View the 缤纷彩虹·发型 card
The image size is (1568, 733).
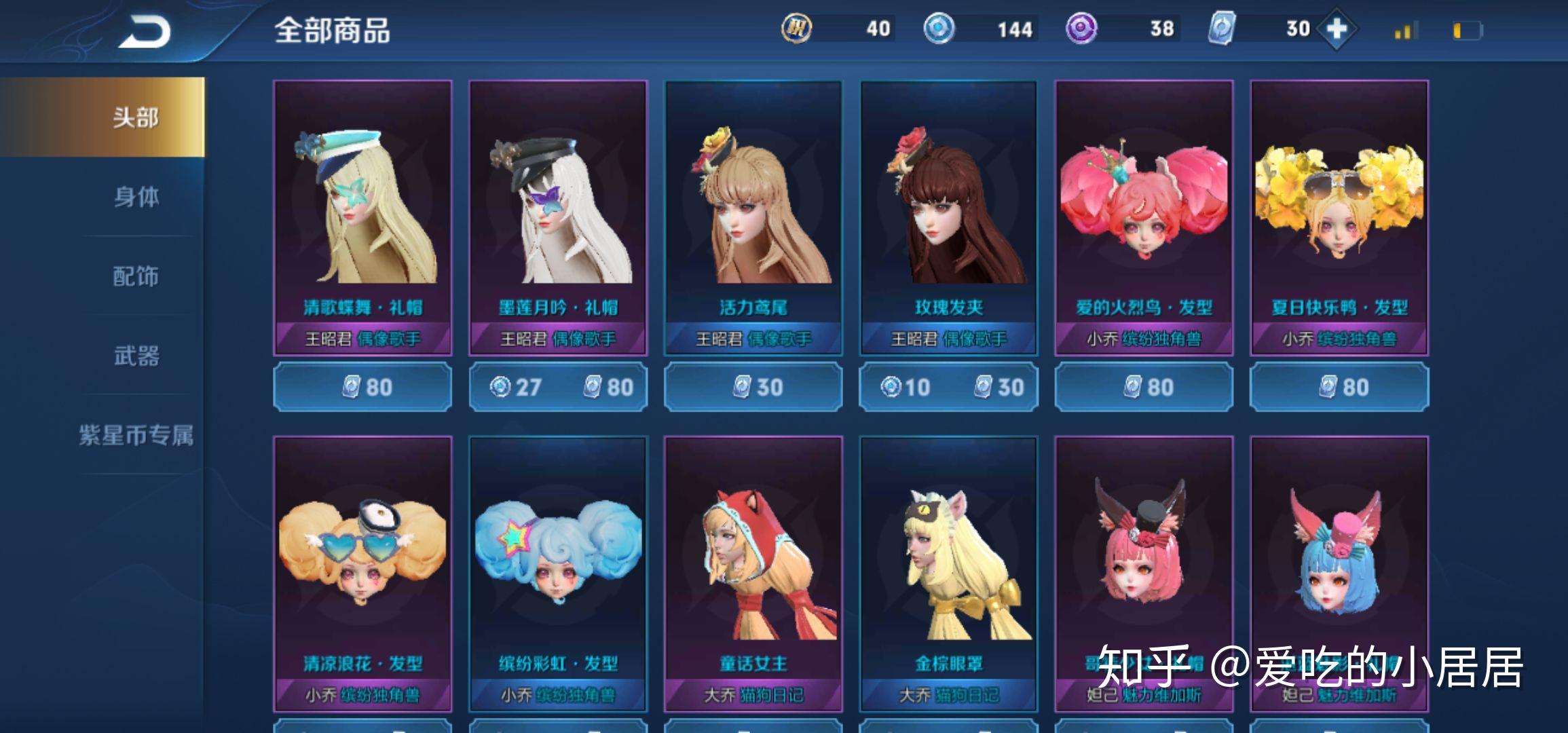click(x=558, y=574)
